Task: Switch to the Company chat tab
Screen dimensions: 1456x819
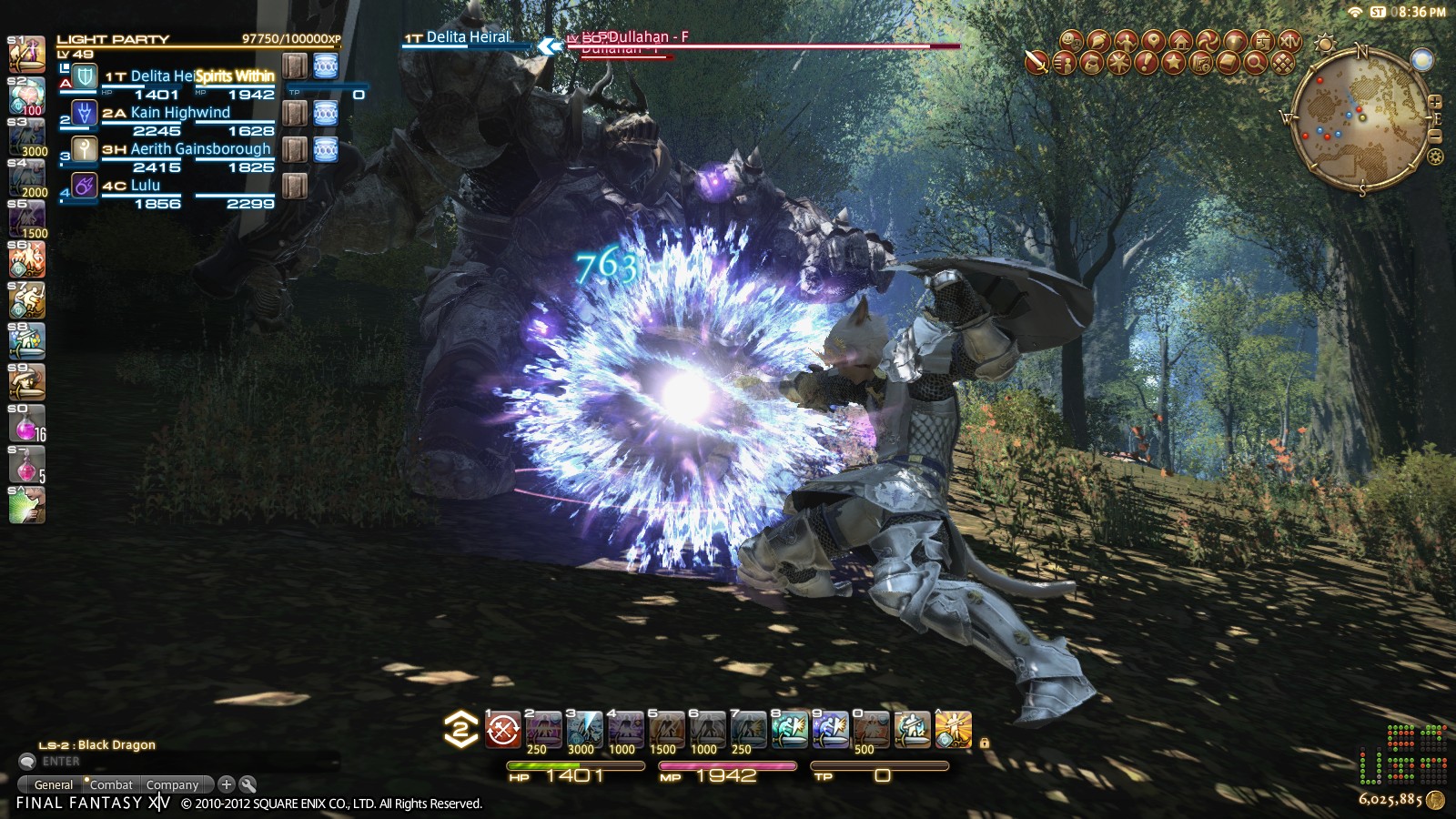Action: [x=172, y=784]
